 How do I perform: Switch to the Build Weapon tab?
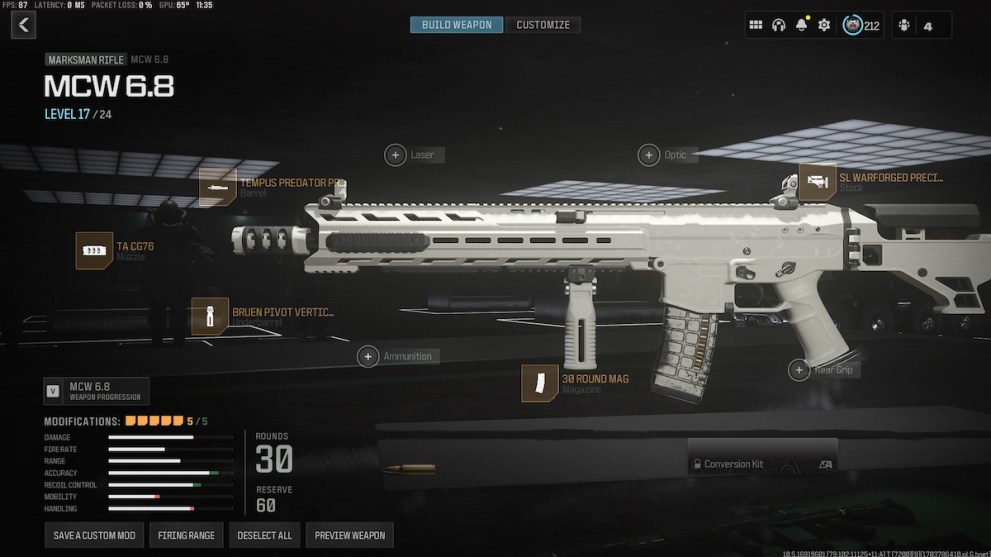456,25
